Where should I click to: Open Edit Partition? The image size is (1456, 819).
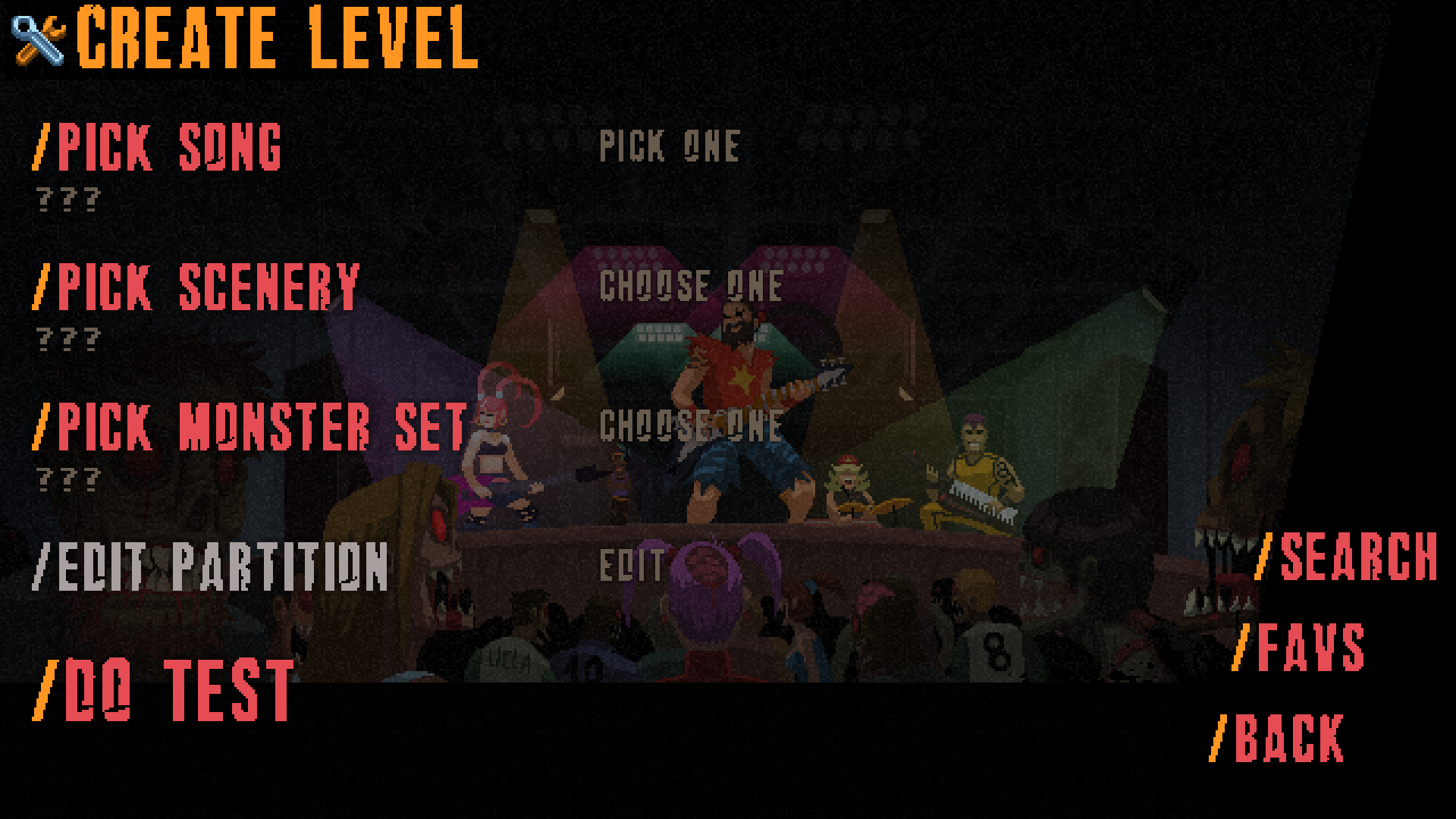[x=211, y=566]
